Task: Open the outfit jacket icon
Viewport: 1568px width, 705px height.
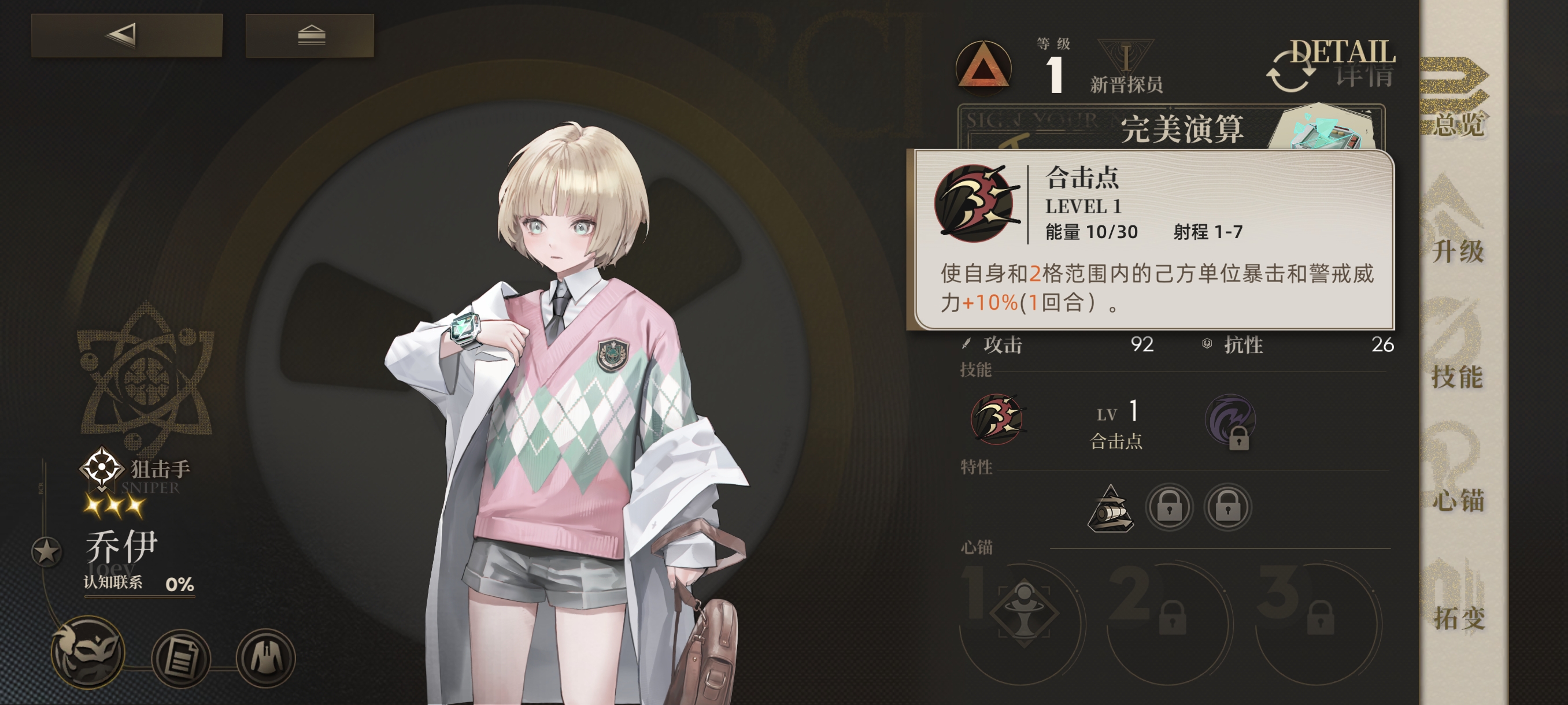Action: pyautogui.click(x=265, y=658)
